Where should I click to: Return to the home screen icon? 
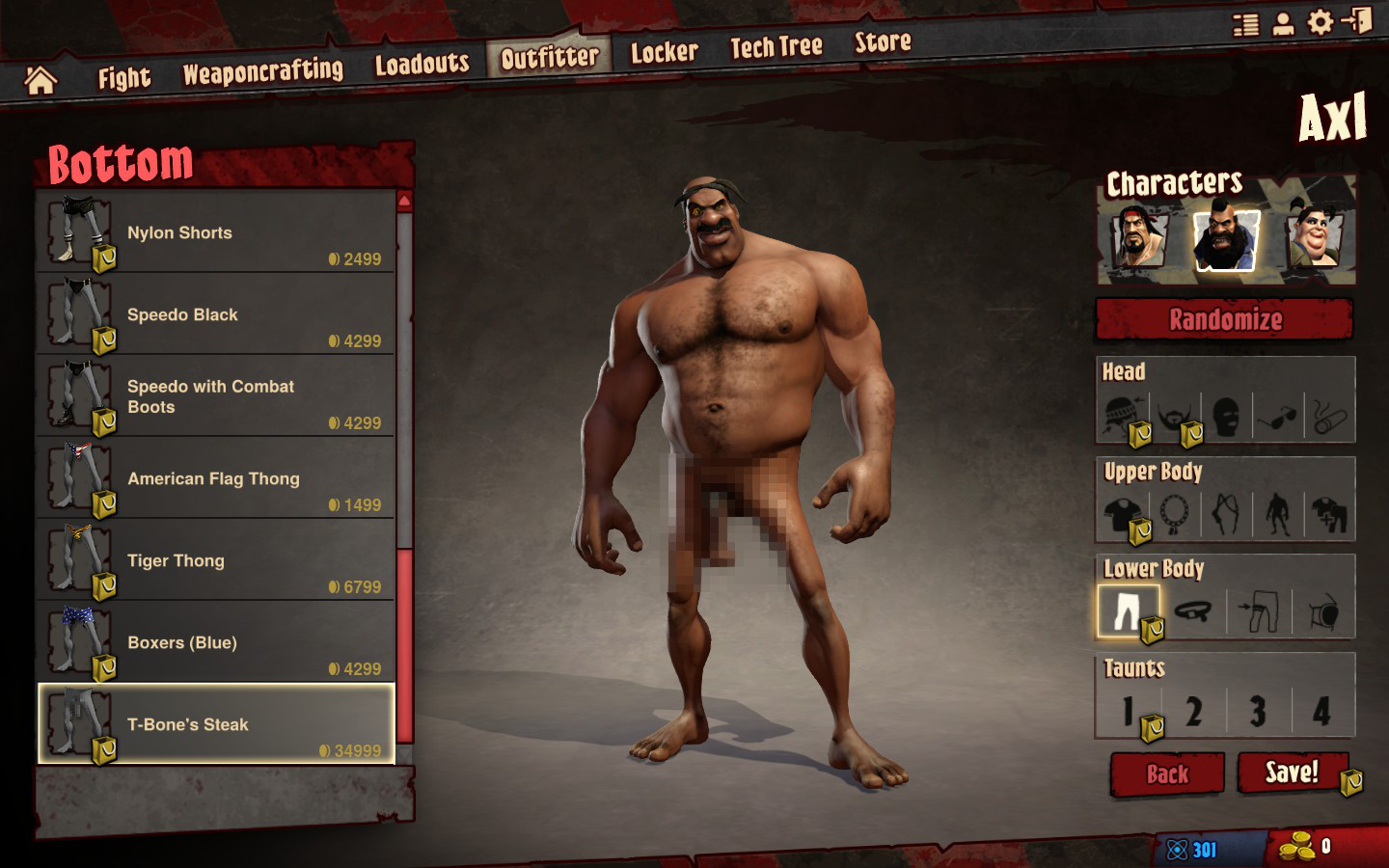tap(41, 81)
